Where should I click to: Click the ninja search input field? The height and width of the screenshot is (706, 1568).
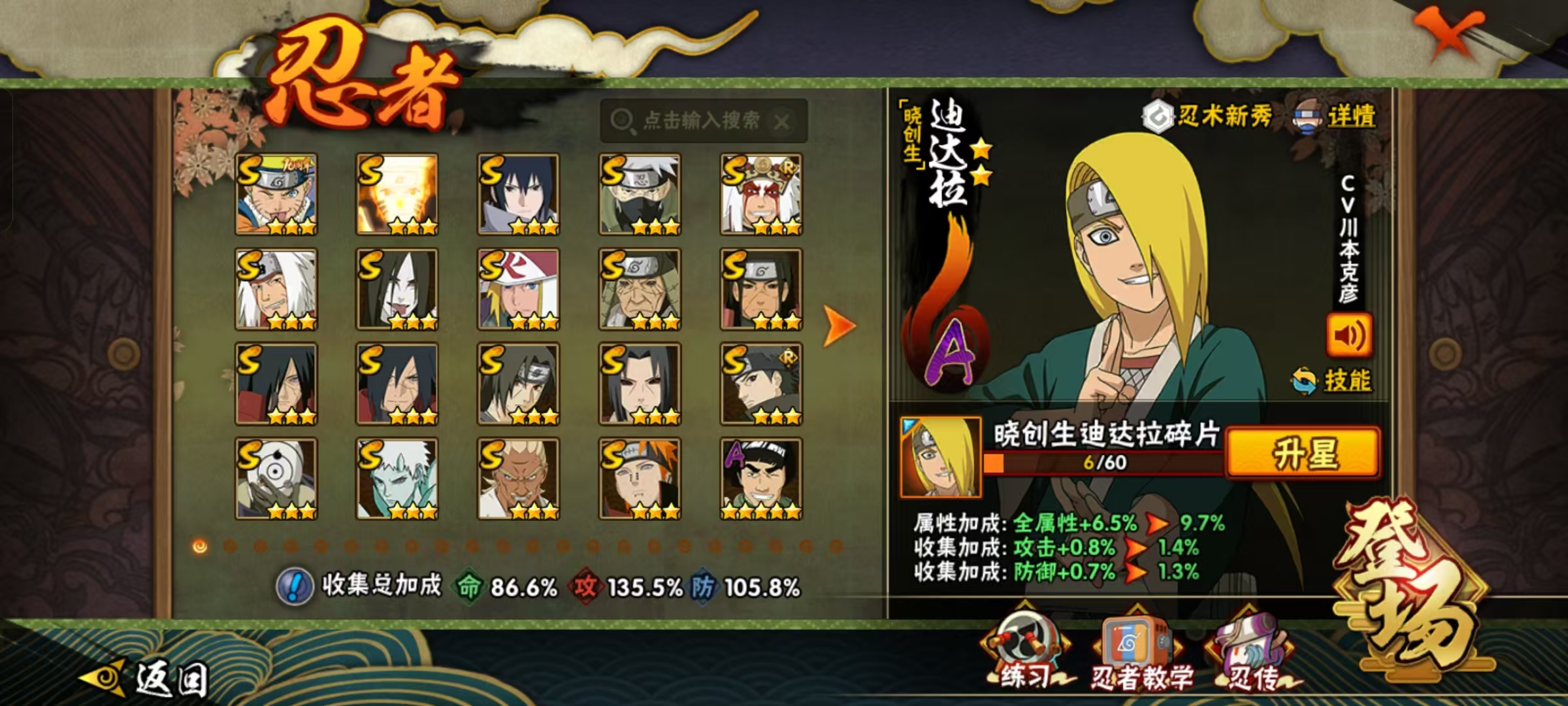click(x=701, y=120)
